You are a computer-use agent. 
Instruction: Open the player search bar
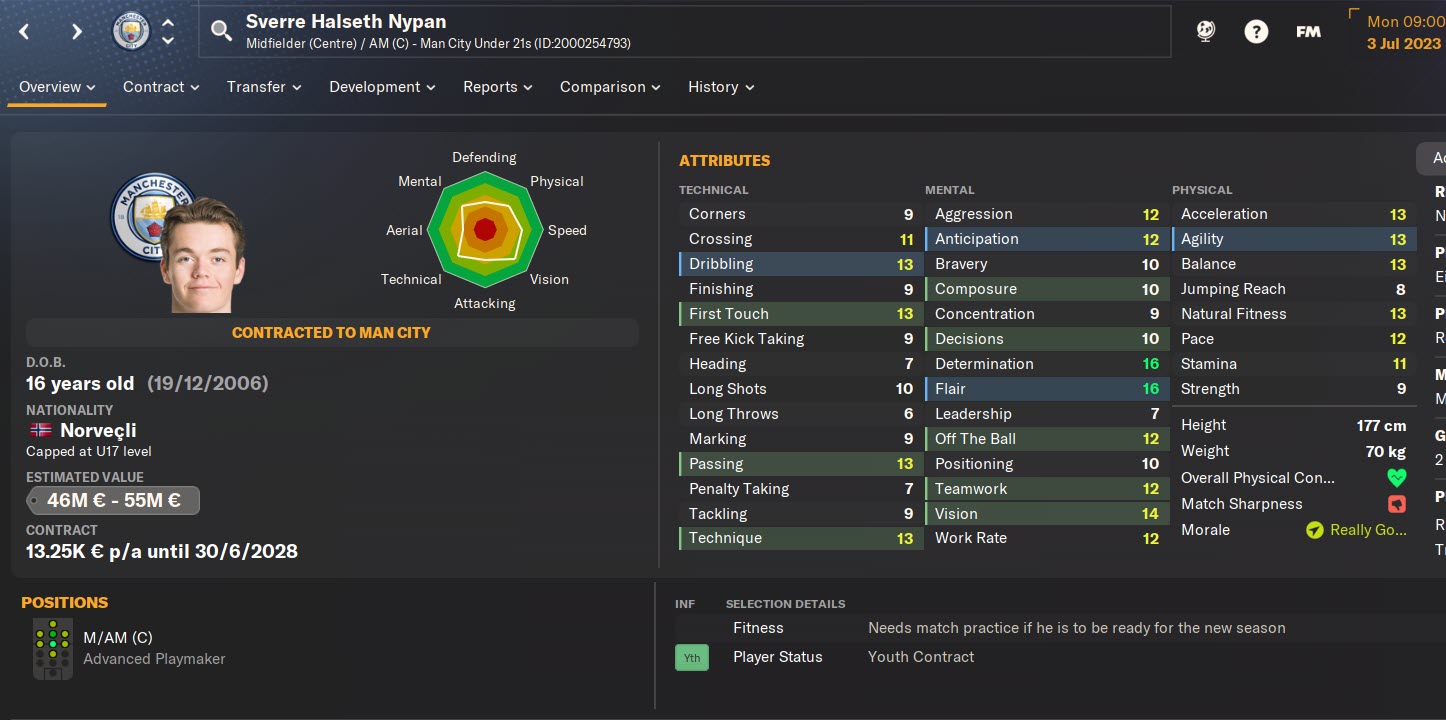[x=221, y=32]
